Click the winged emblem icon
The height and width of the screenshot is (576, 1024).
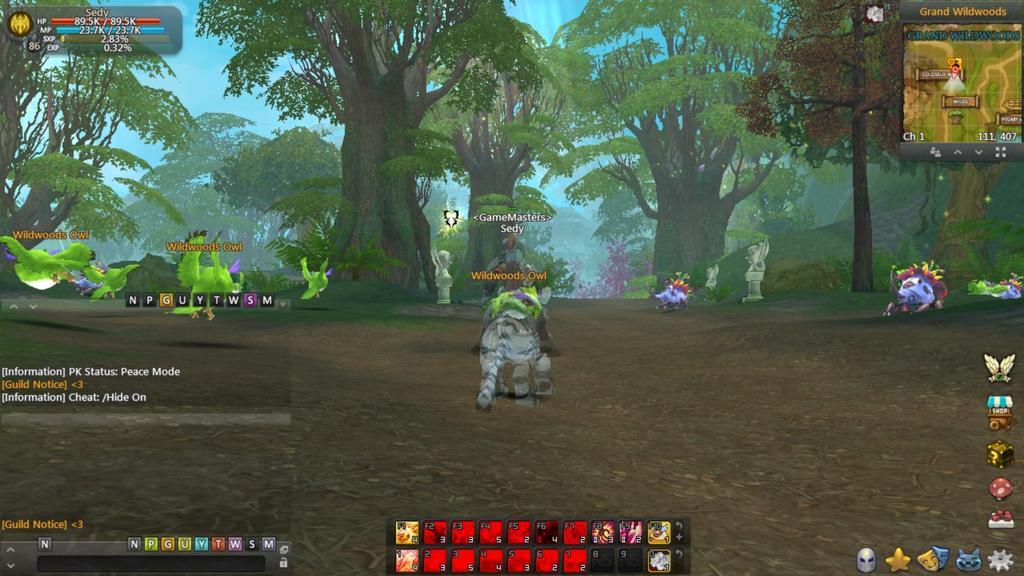click(x=999, y=367)
